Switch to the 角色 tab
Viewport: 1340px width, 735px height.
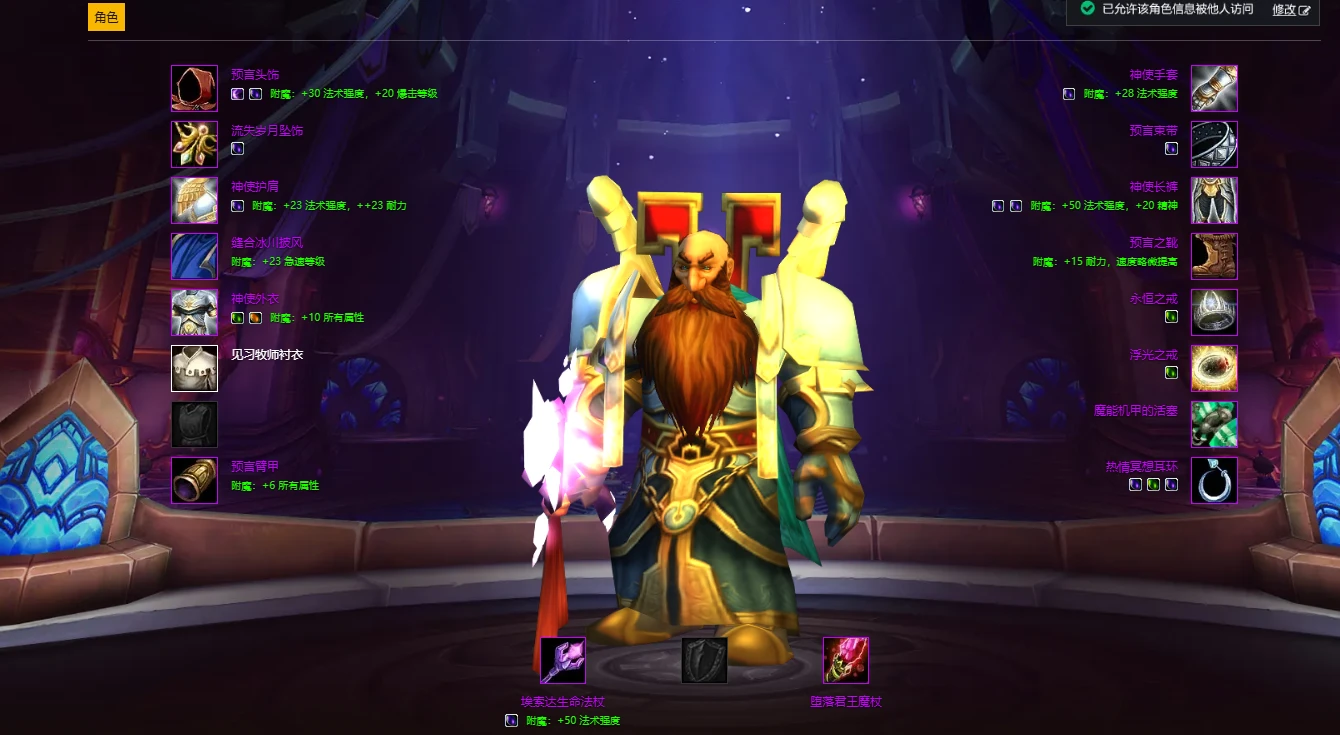tap(106, 17)
